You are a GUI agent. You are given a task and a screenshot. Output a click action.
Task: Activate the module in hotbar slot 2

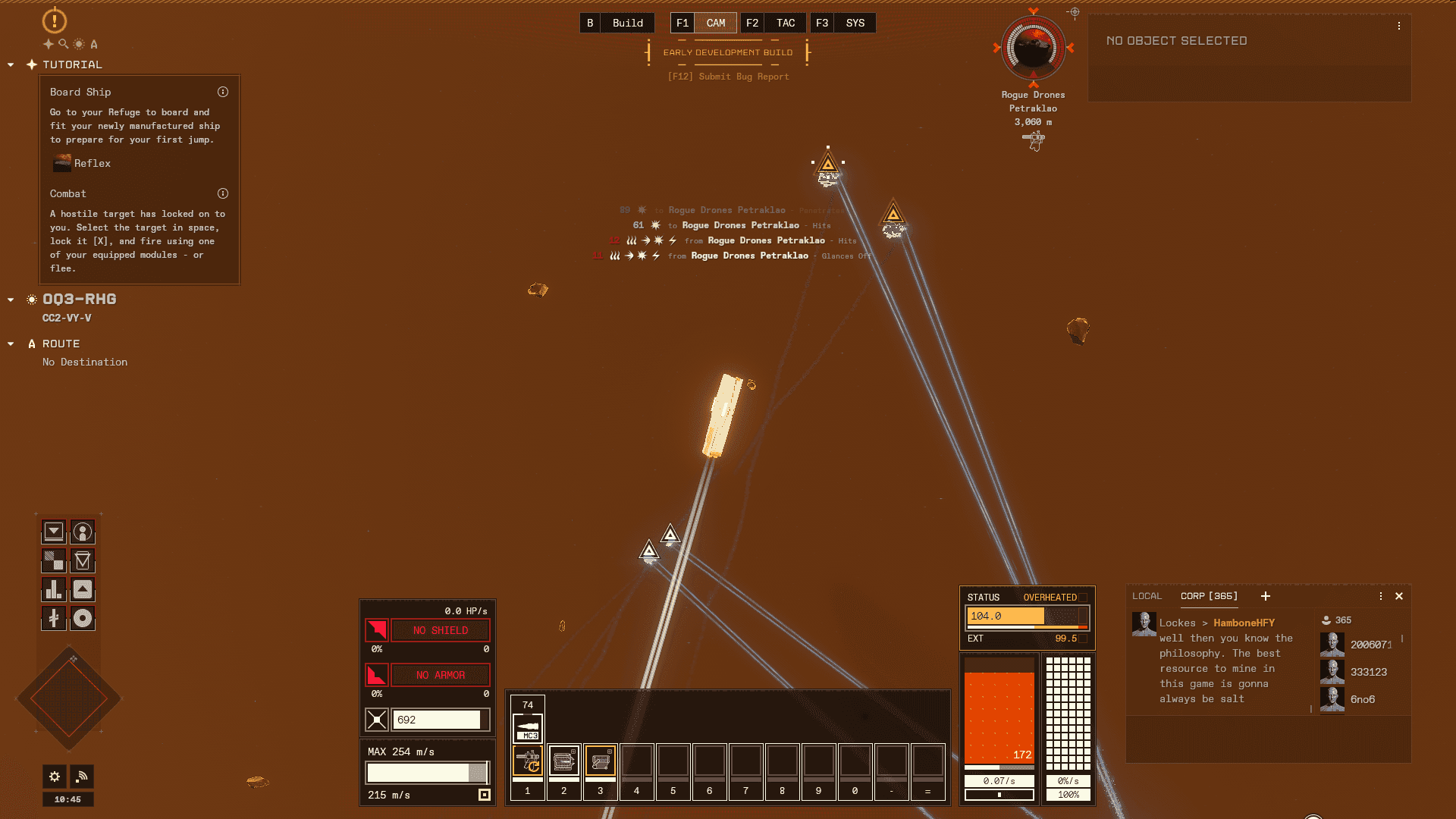[x=563, y=761]
